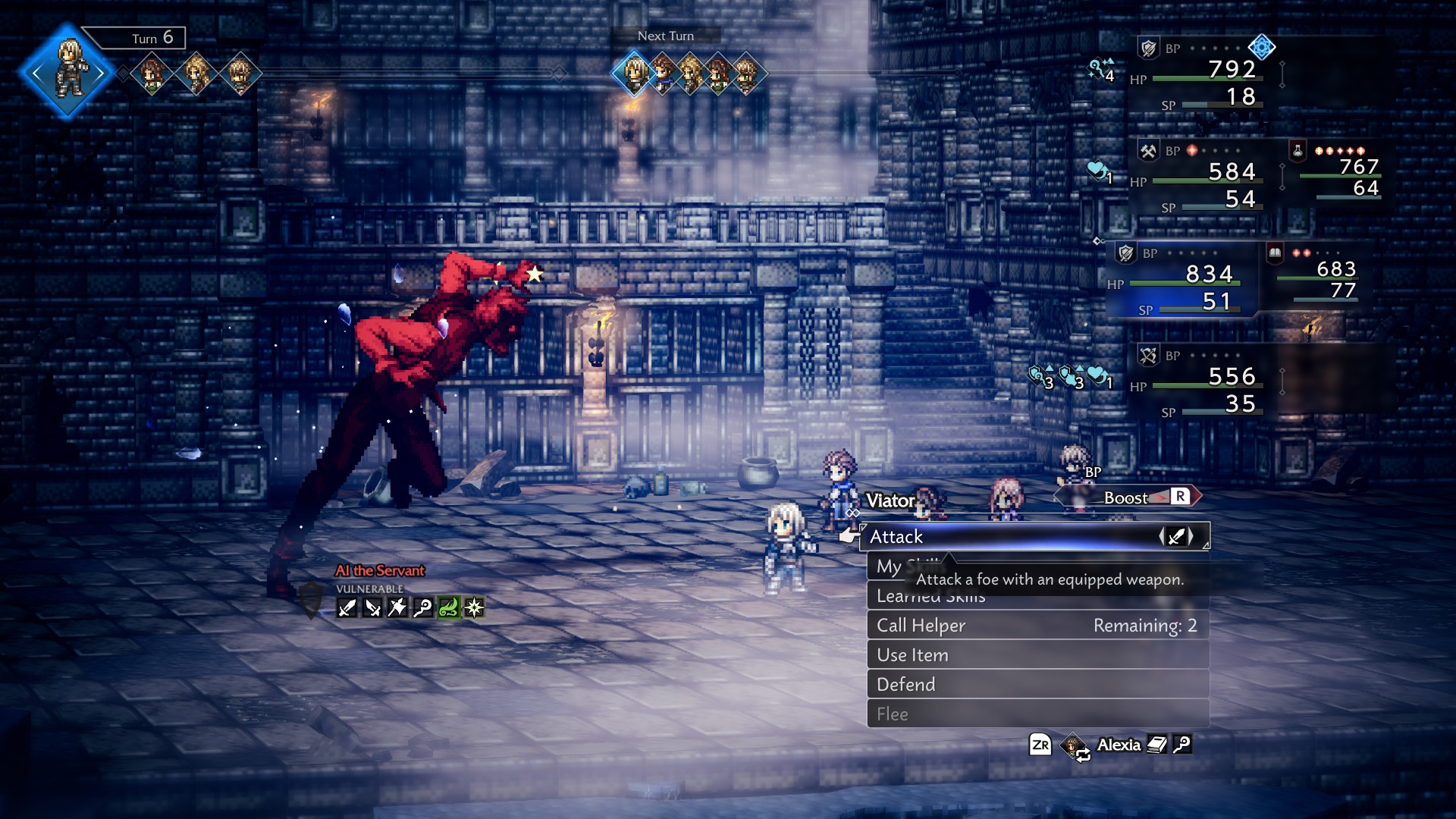Click the weapon swap icon on Attack
Viewport: 1456px width, 819px height.
click(1176, 537)
